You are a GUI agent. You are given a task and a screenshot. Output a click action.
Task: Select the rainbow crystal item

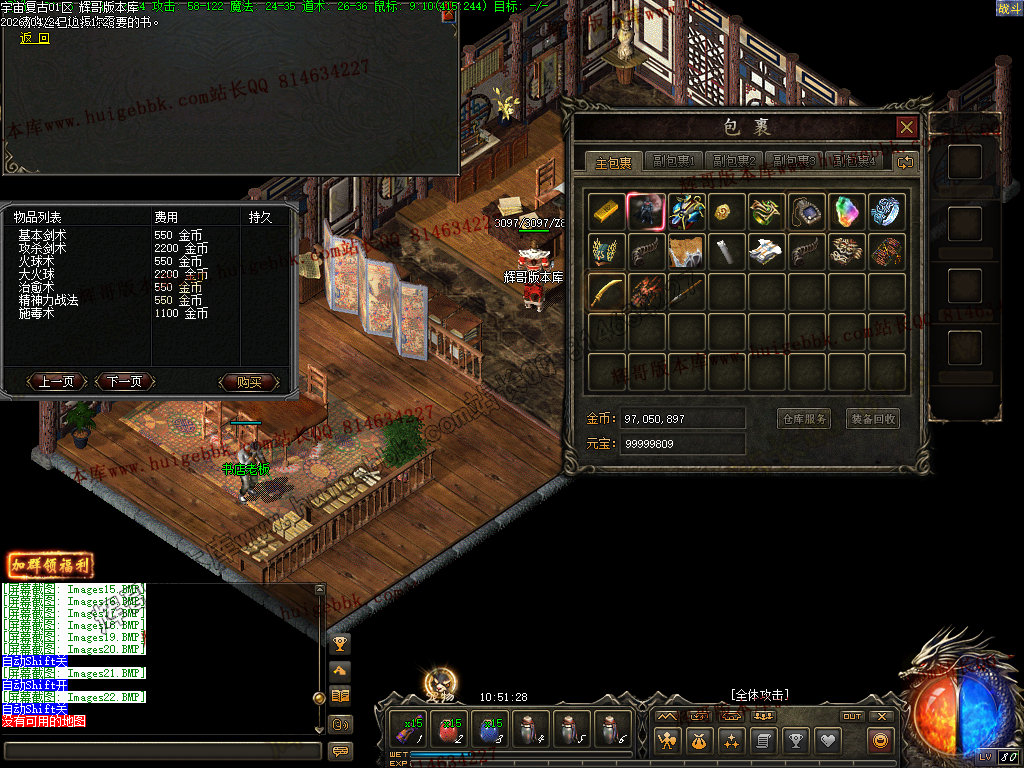[x=847, y=211]
